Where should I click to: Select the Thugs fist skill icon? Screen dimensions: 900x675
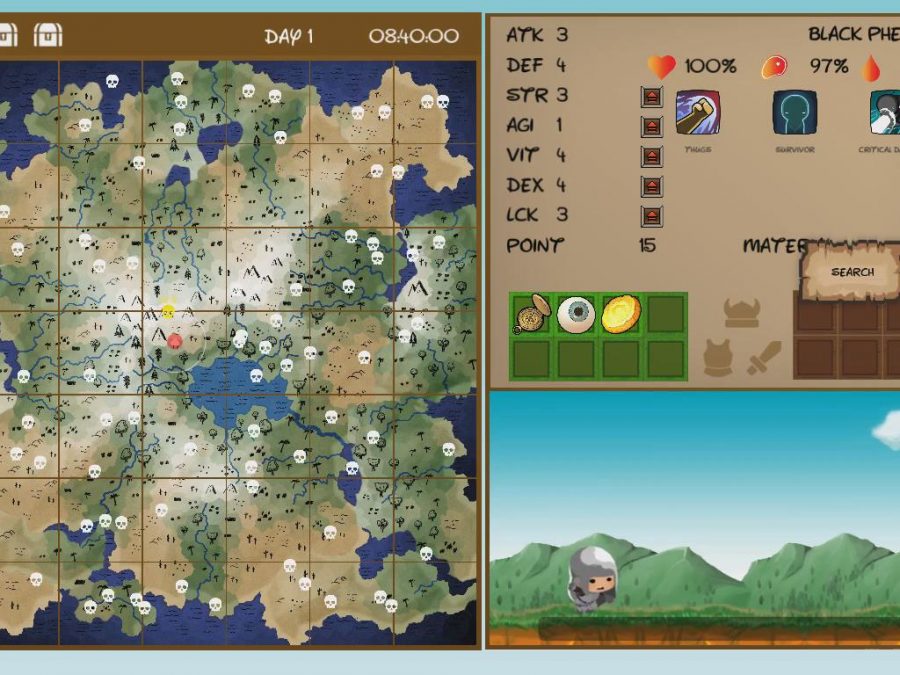click(697, 113)
